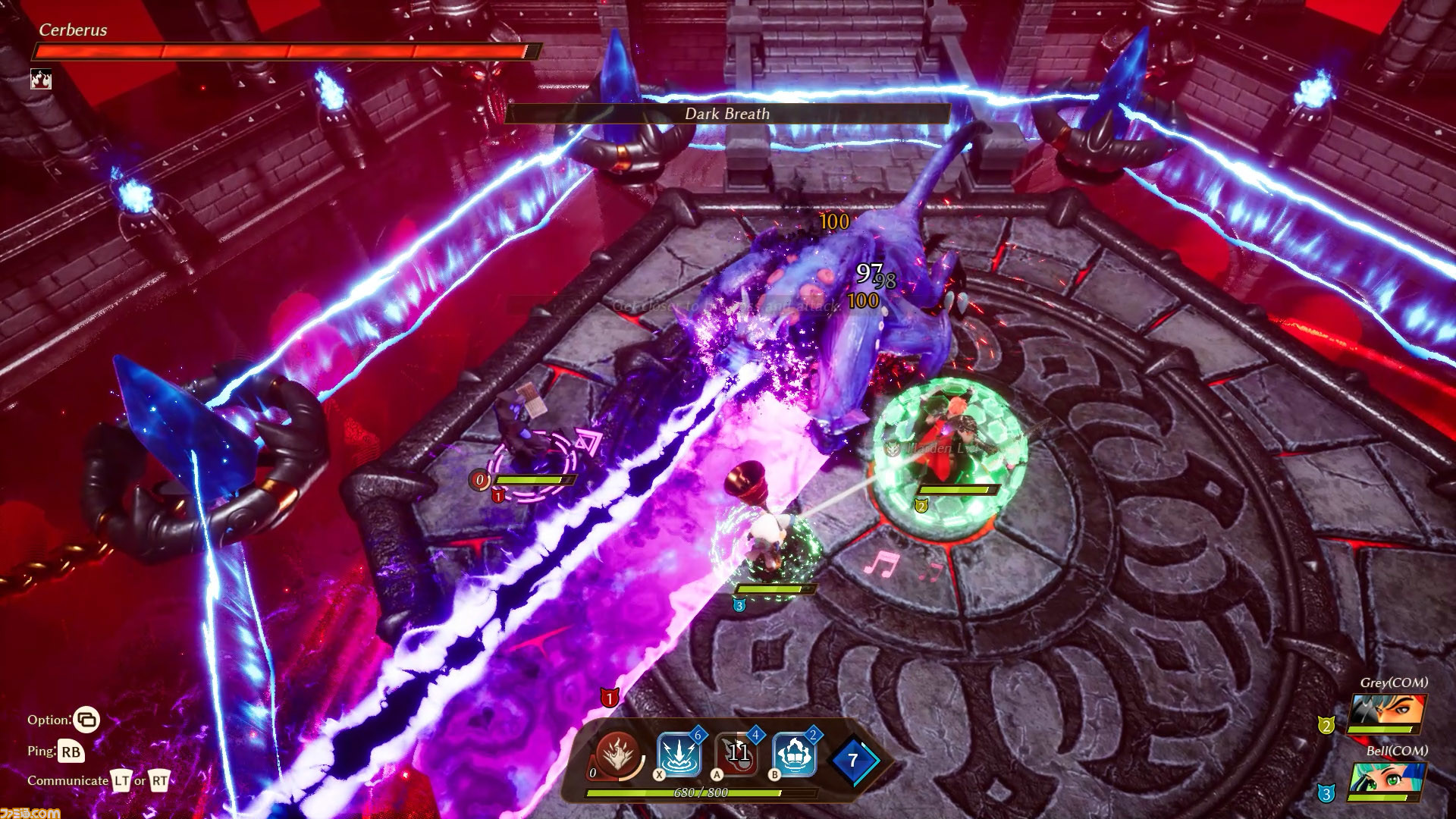This screenshot has height=819, width=1456.
Task: Use the blue lightning strike ability
Action: pyautogui.click(x=678, y=755)
